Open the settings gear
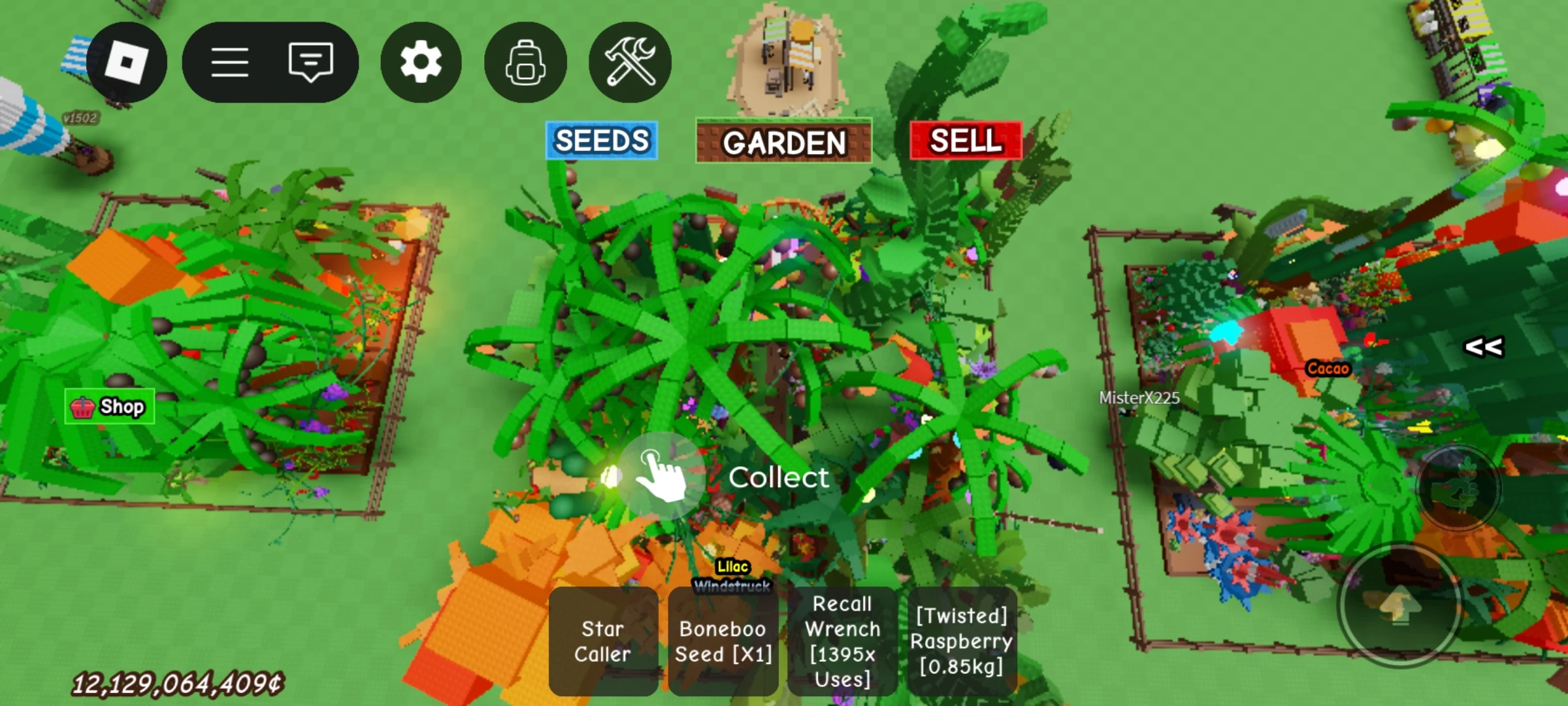Viewport: 1568px width, 706px height. click(x=420, y=60)
